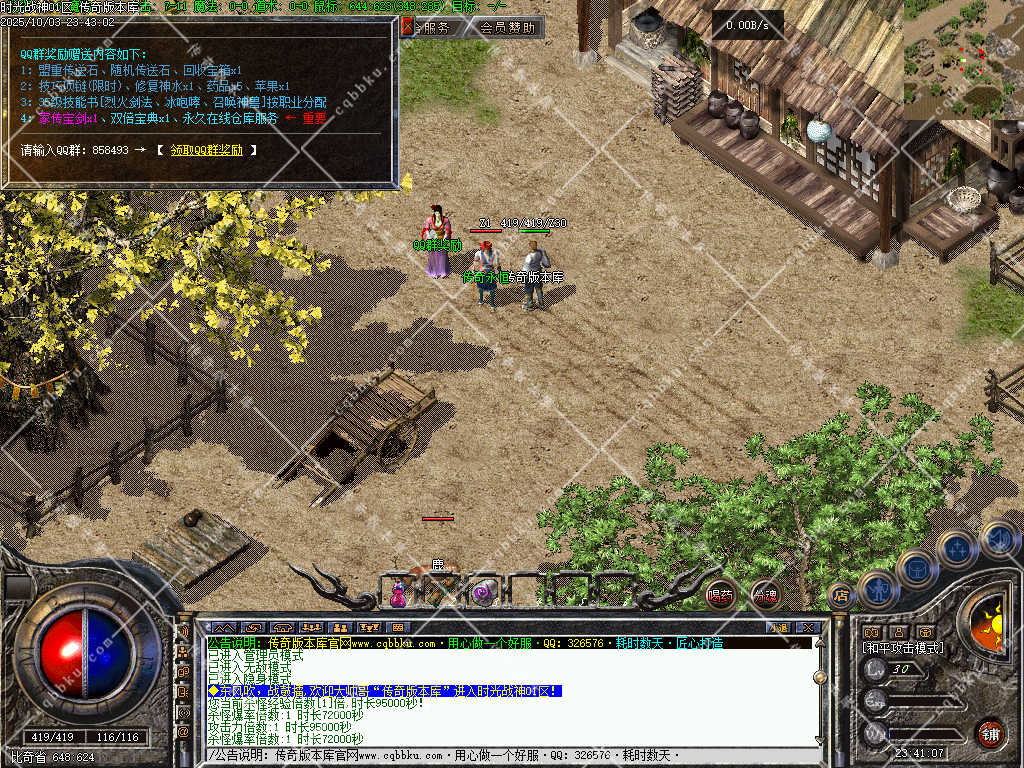Open the 服务 services button

tap(431, 27)
